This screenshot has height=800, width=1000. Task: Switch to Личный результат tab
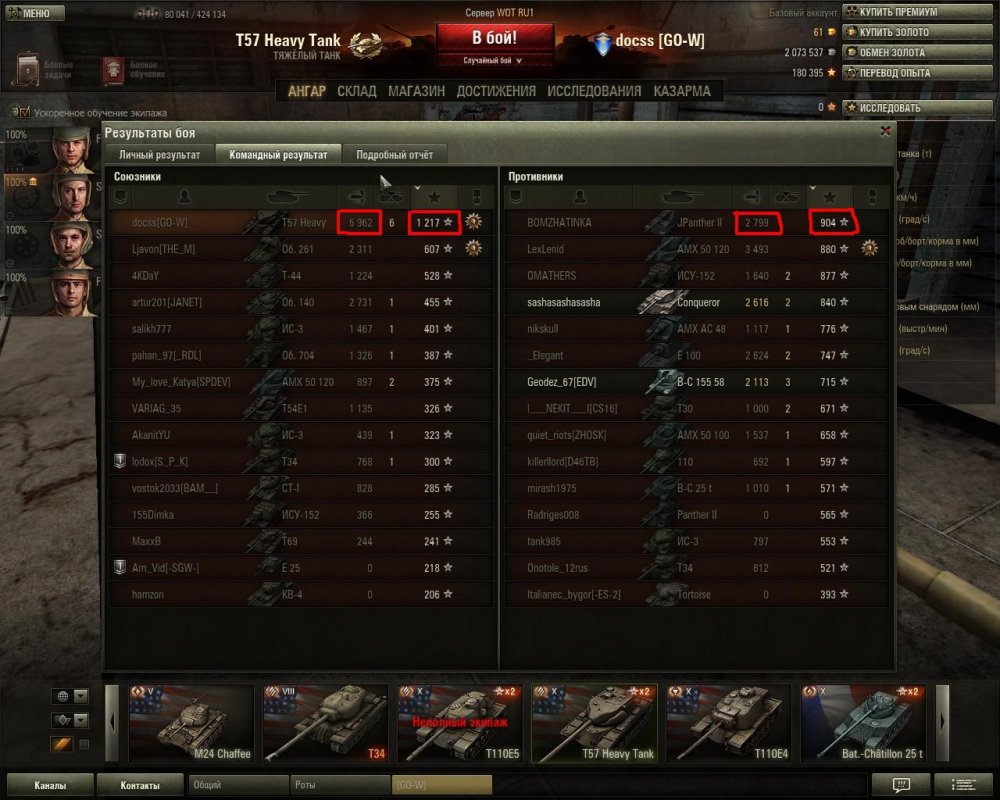pos(160,155)
